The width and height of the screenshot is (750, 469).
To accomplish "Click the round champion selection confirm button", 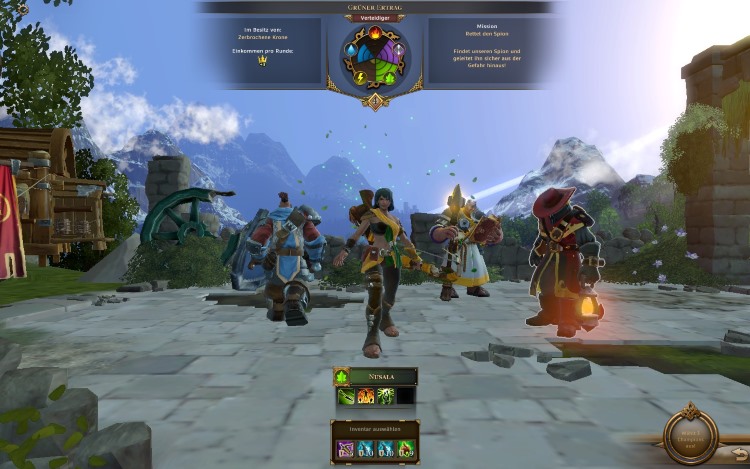I will click(x=691, y=432).
